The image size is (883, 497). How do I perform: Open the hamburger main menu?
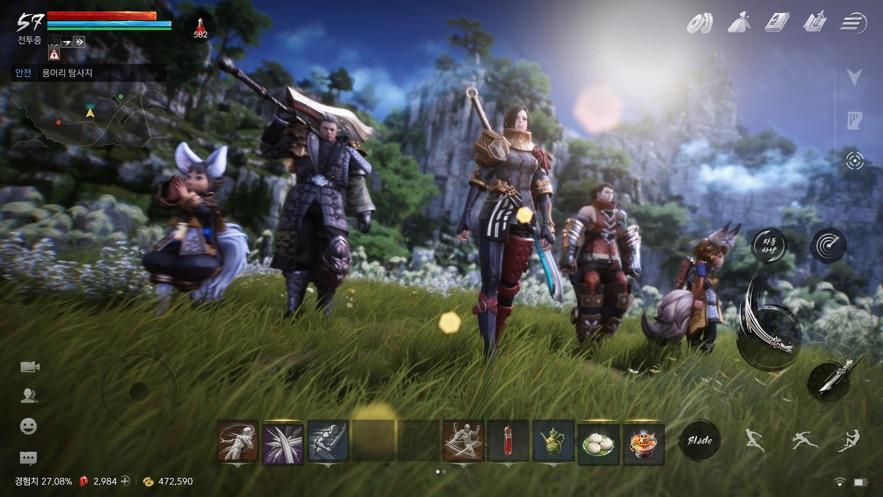[x=853, y=21]
